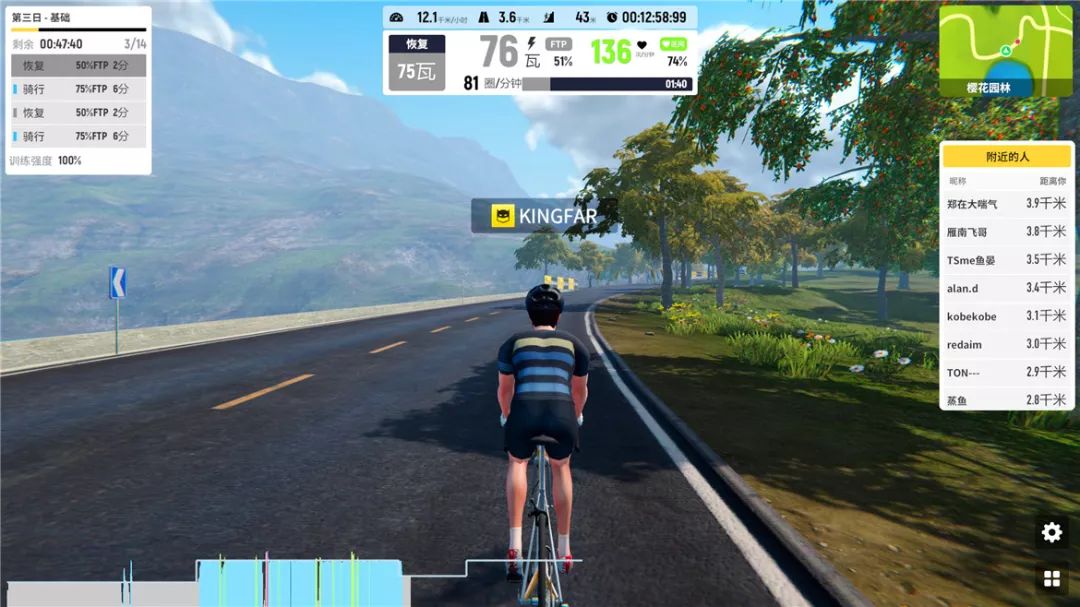Click the 附近的人 list header
This screenshot has width=1080, height=607.
tap(1006, 157)
